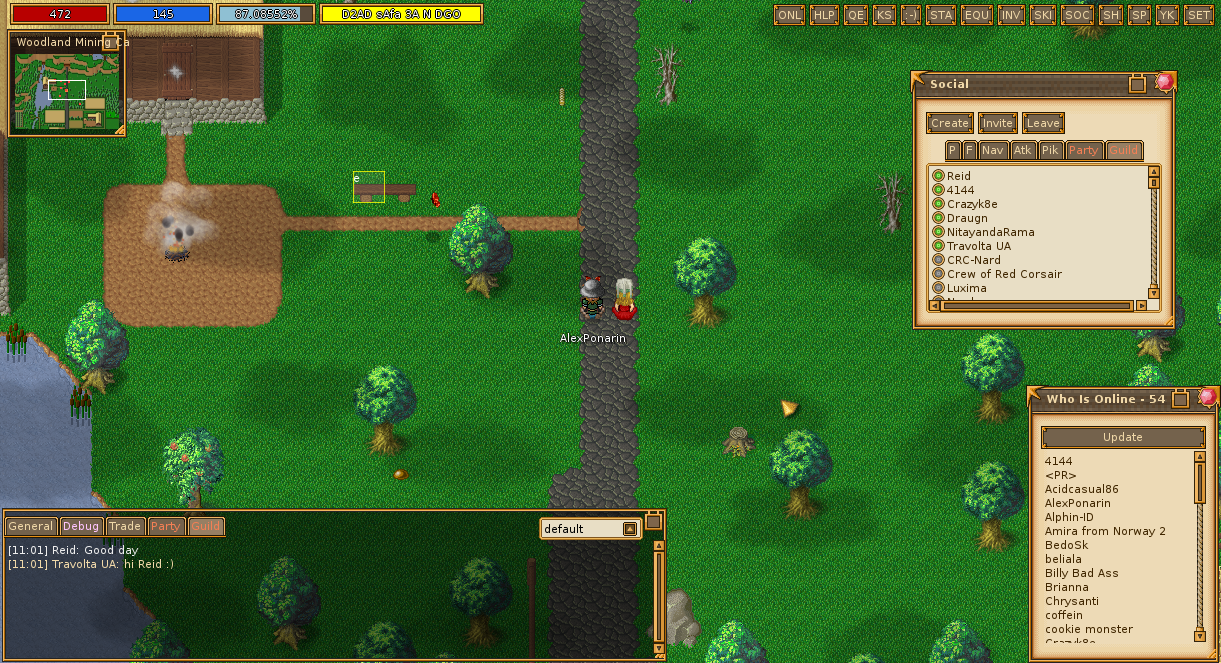The image size is (1221, 663).
Task: Click the SET setup button
Action: (1198, 15)
